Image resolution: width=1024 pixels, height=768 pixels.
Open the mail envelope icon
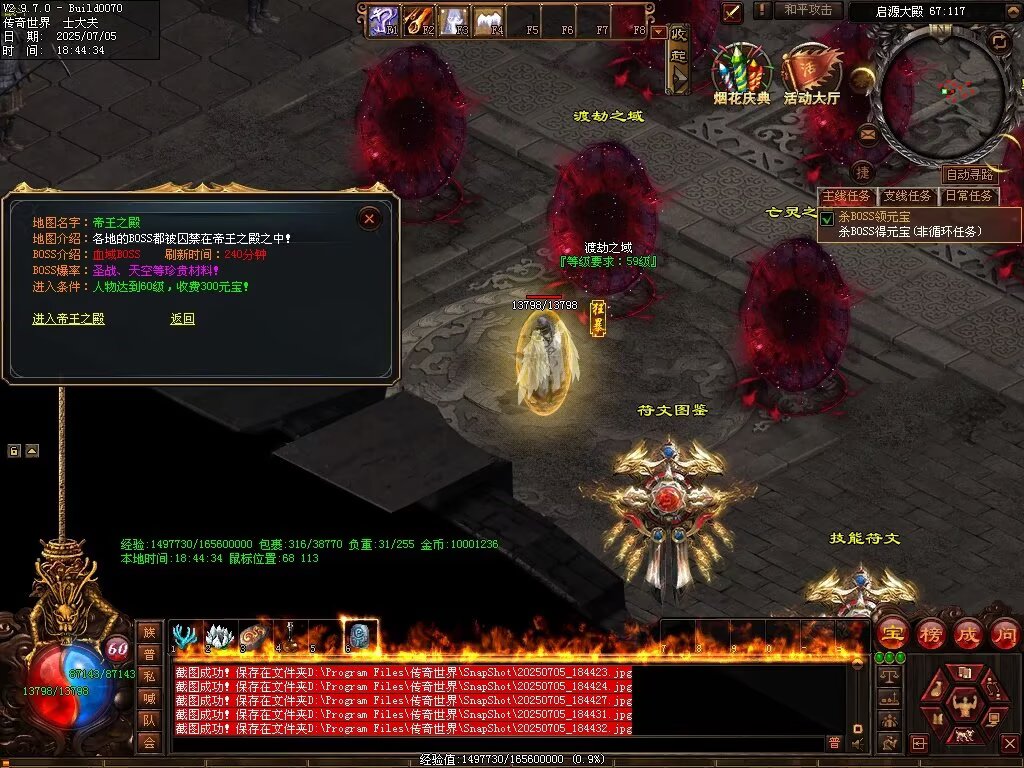[x=867, y=134]
